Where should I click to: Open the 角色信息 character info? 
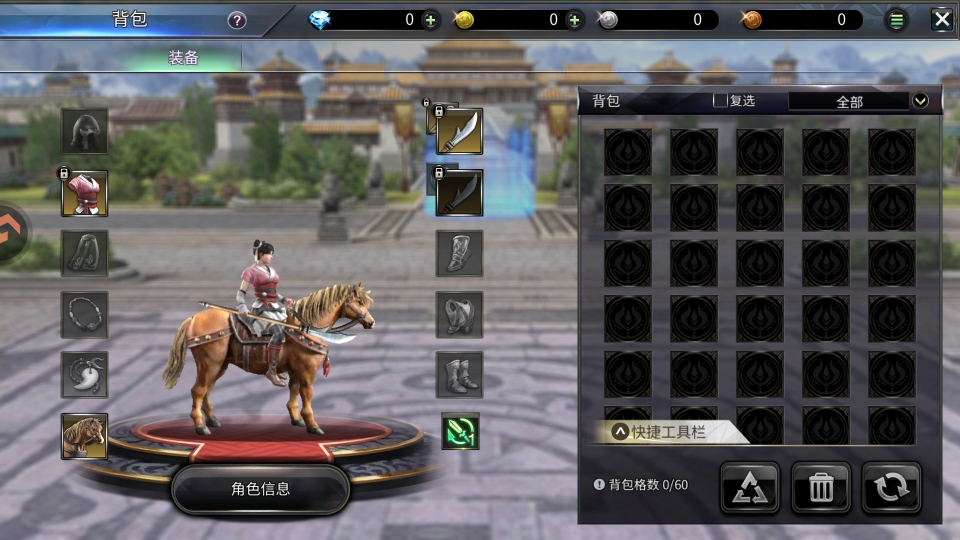point(260,489)
